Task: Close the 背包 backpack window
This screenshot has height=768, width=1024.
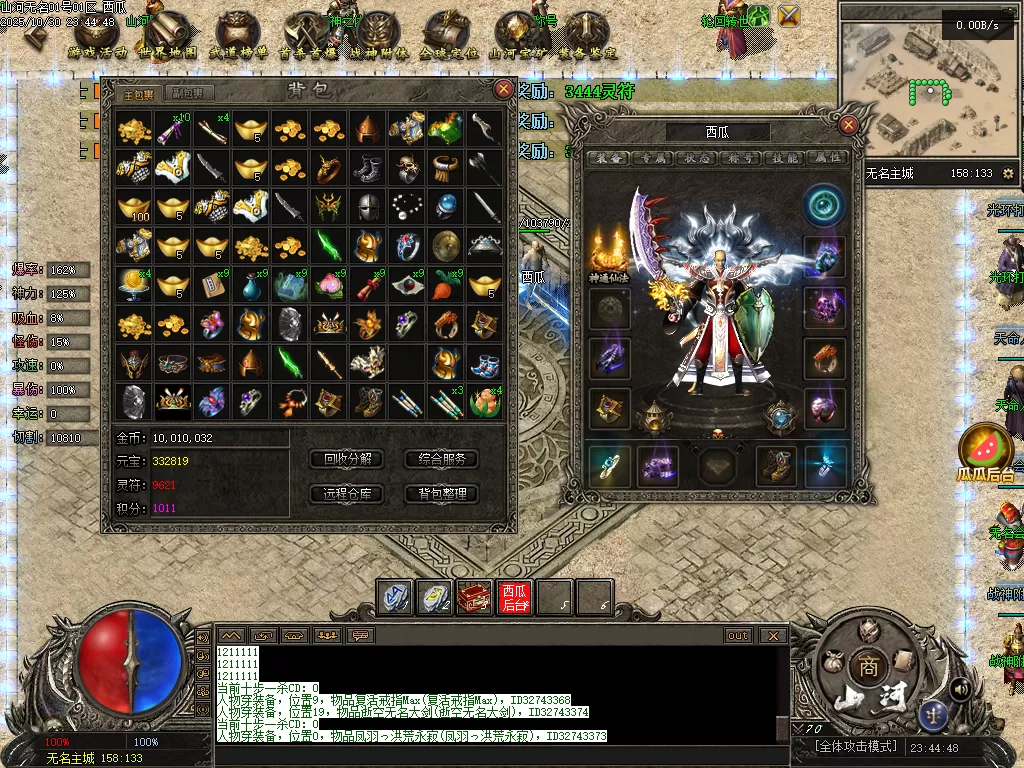Action: [x=504, y=89]
